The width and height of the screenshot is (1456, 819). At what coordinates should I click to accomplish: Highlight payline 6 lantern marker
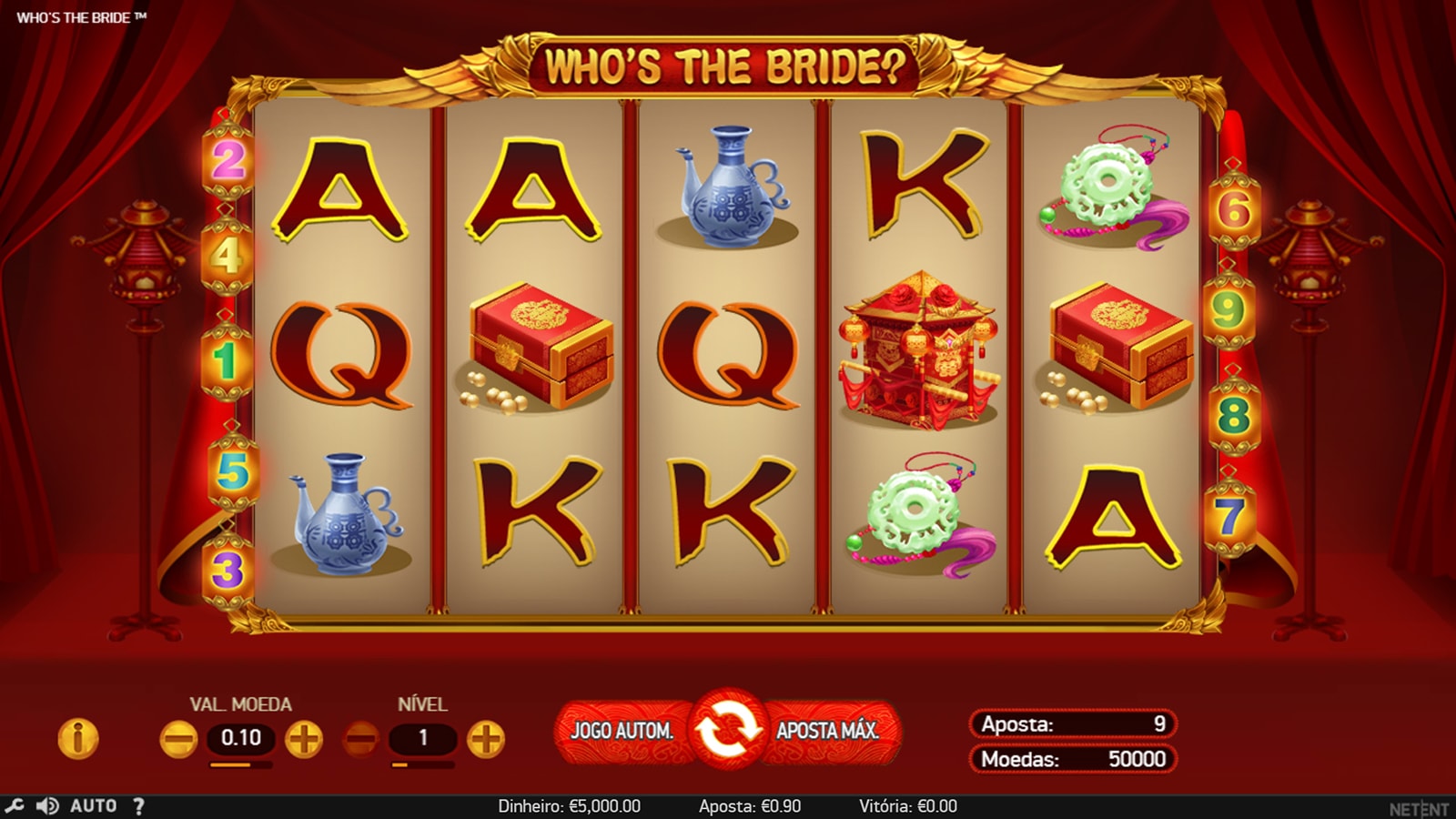click(x=1233, y=211)
